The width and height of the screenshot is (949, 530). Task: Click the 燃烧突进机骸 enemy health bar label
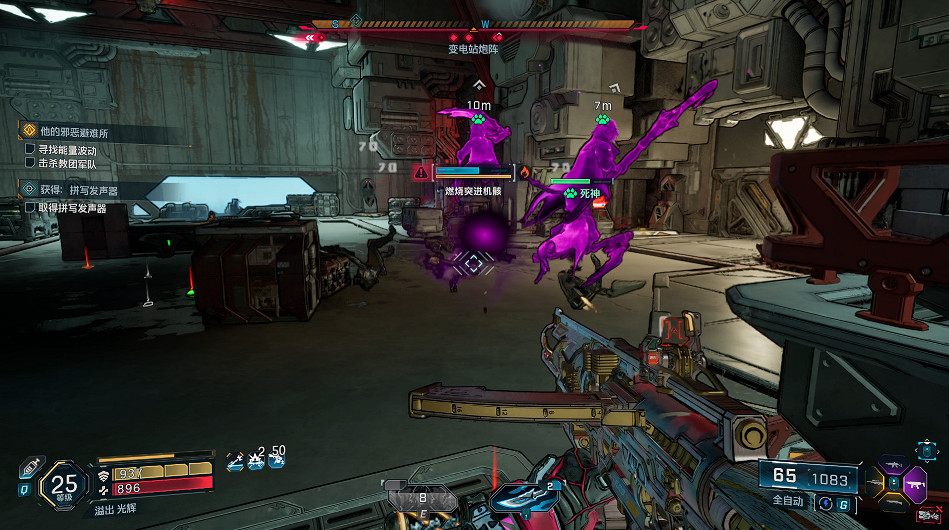click(473, 190)
